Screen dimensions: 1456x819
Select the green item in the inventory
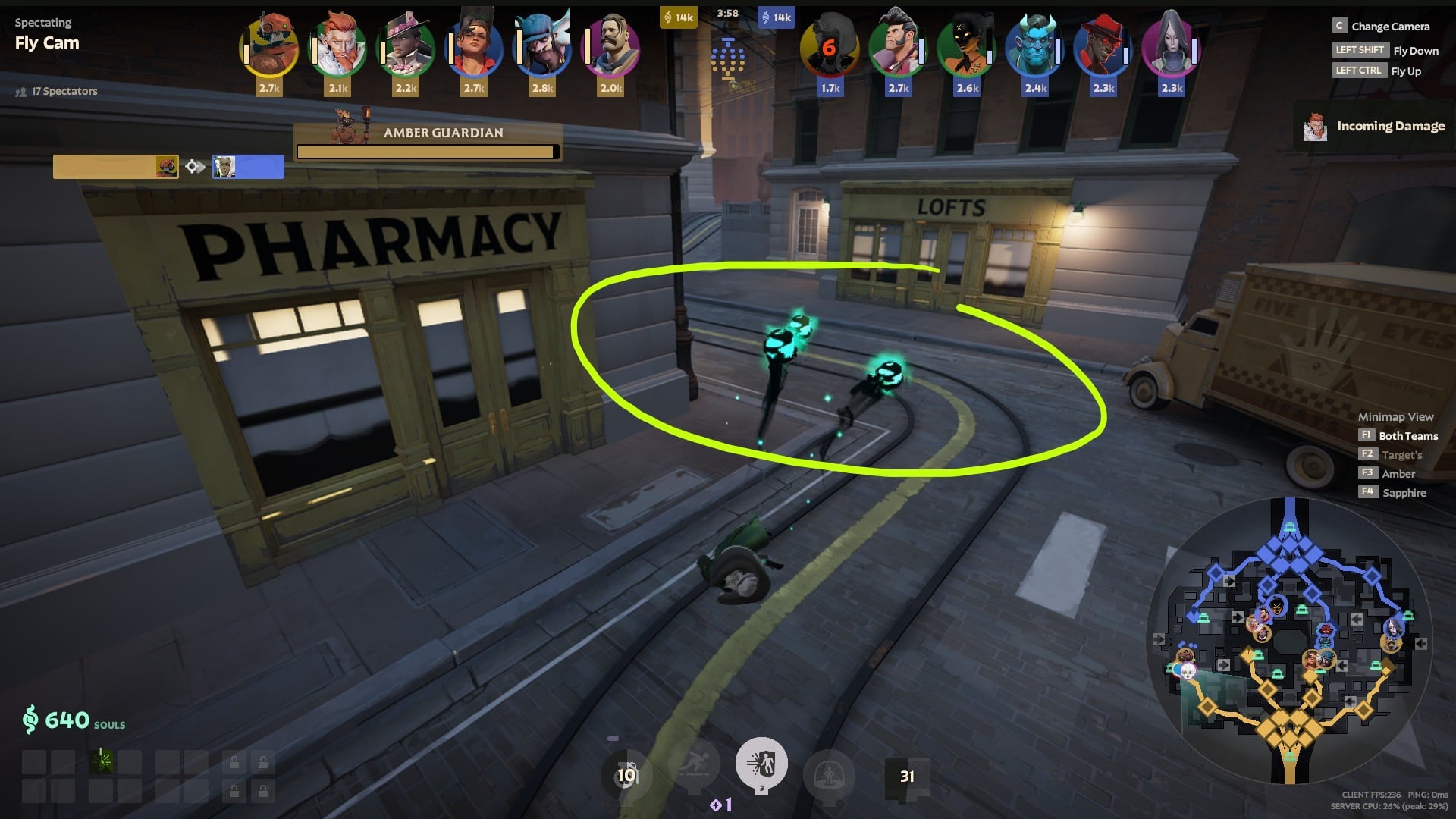[101, 761]
